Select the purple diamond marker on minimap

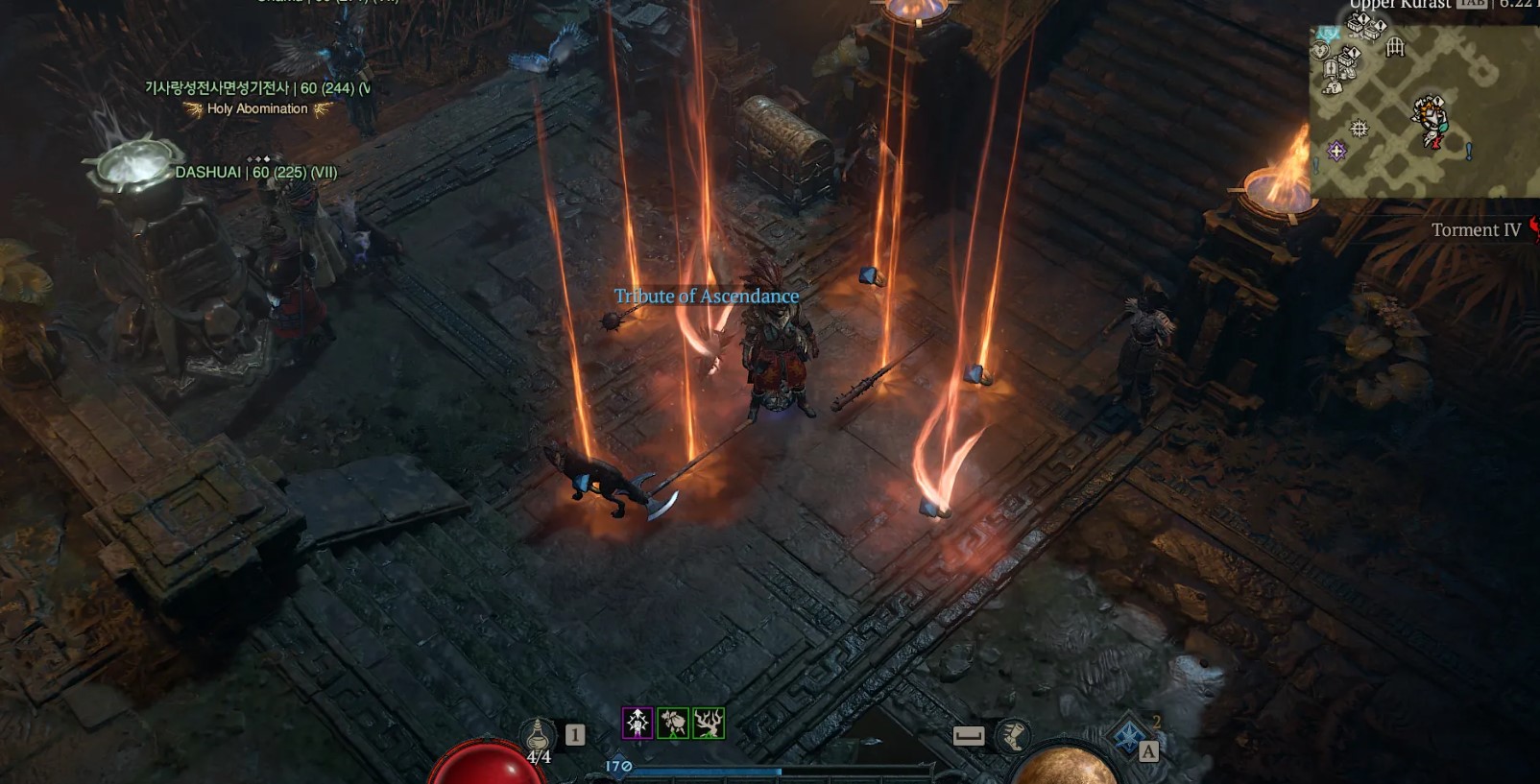1336,151
